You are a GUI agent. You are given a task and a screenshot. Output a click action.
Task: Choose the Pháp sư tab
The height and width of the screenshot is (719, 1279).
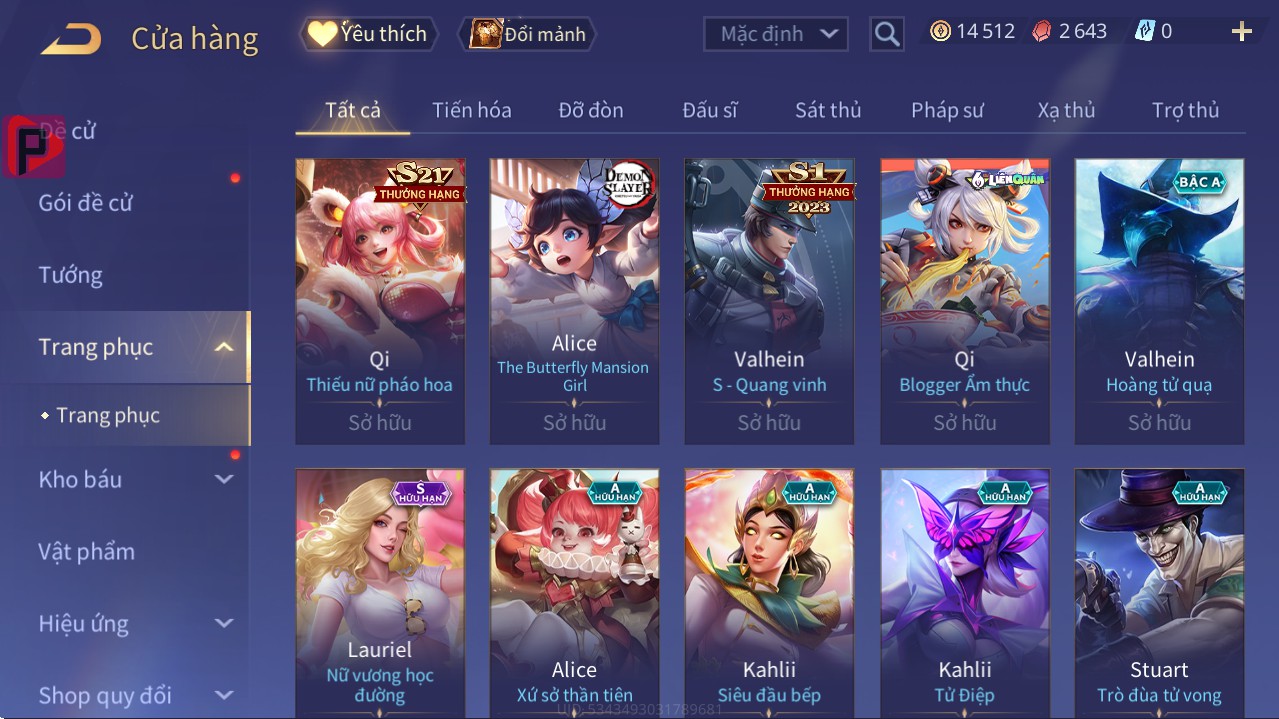pos(947,110)
